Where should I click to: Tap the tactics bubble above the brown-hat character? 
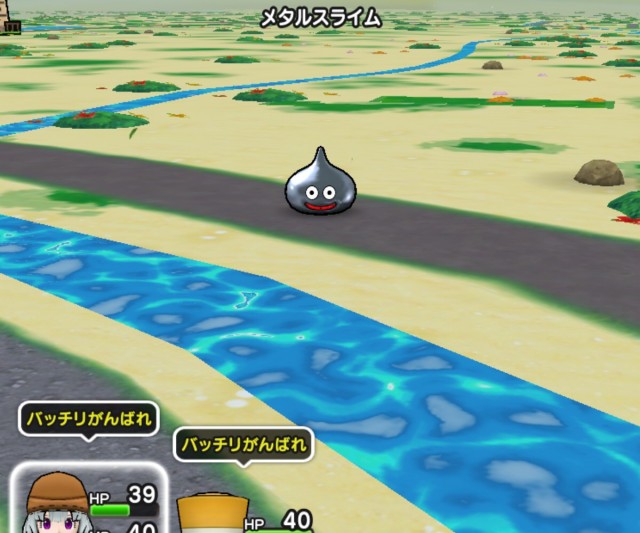coord(88,419)
